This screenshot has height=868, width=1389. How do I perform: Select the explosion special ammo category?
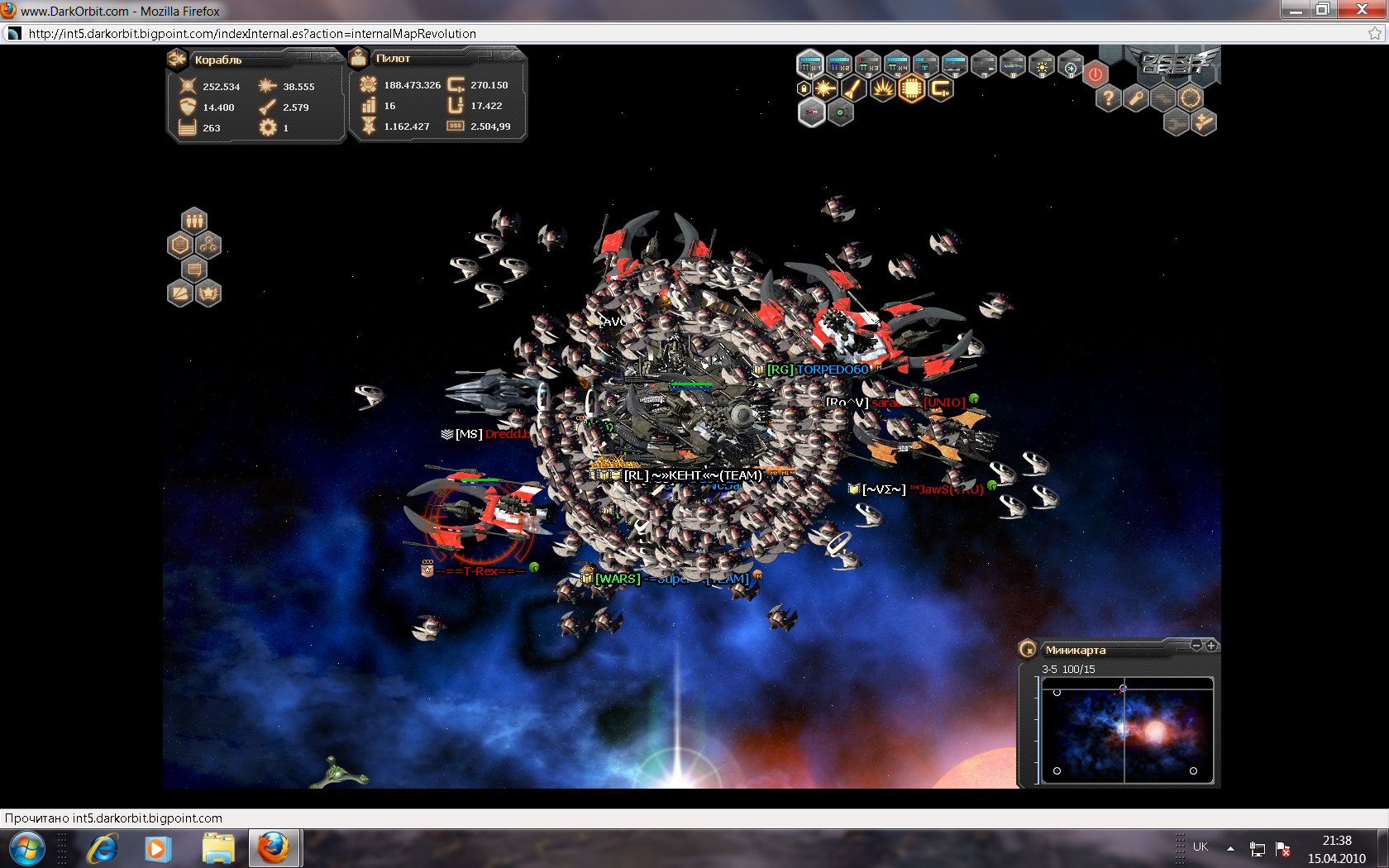point(882,88)
